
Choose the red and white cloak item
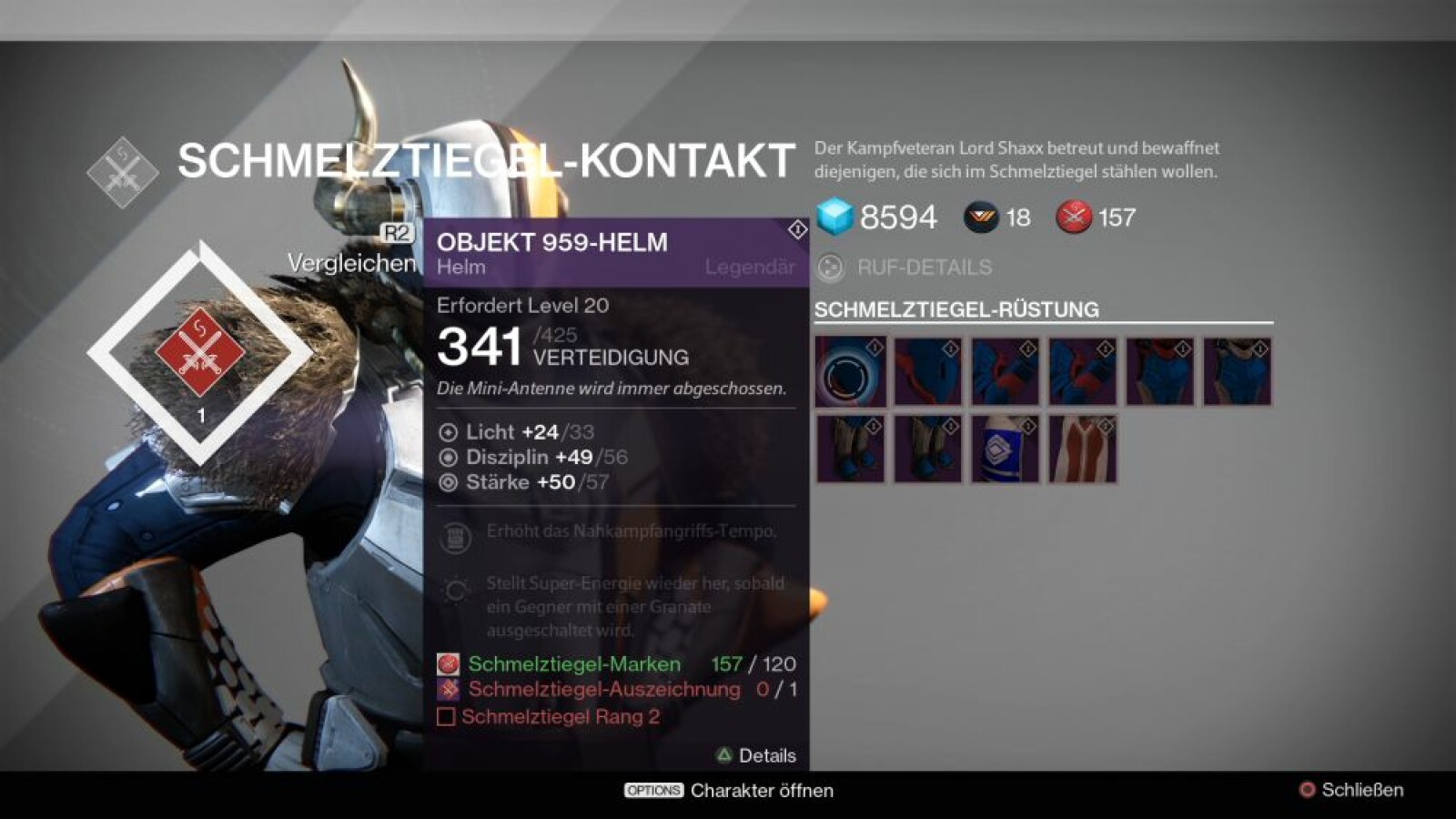pyautogui.click(x=1082, y=449)
